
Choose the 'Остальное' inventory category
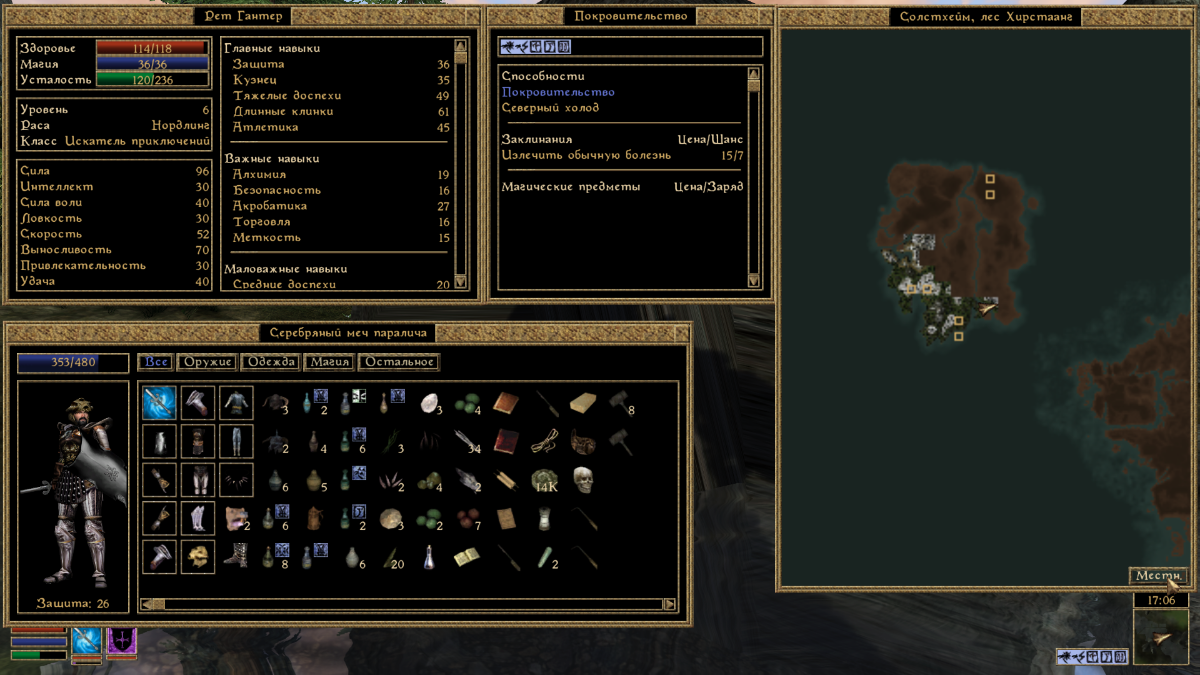pos(398,362)
